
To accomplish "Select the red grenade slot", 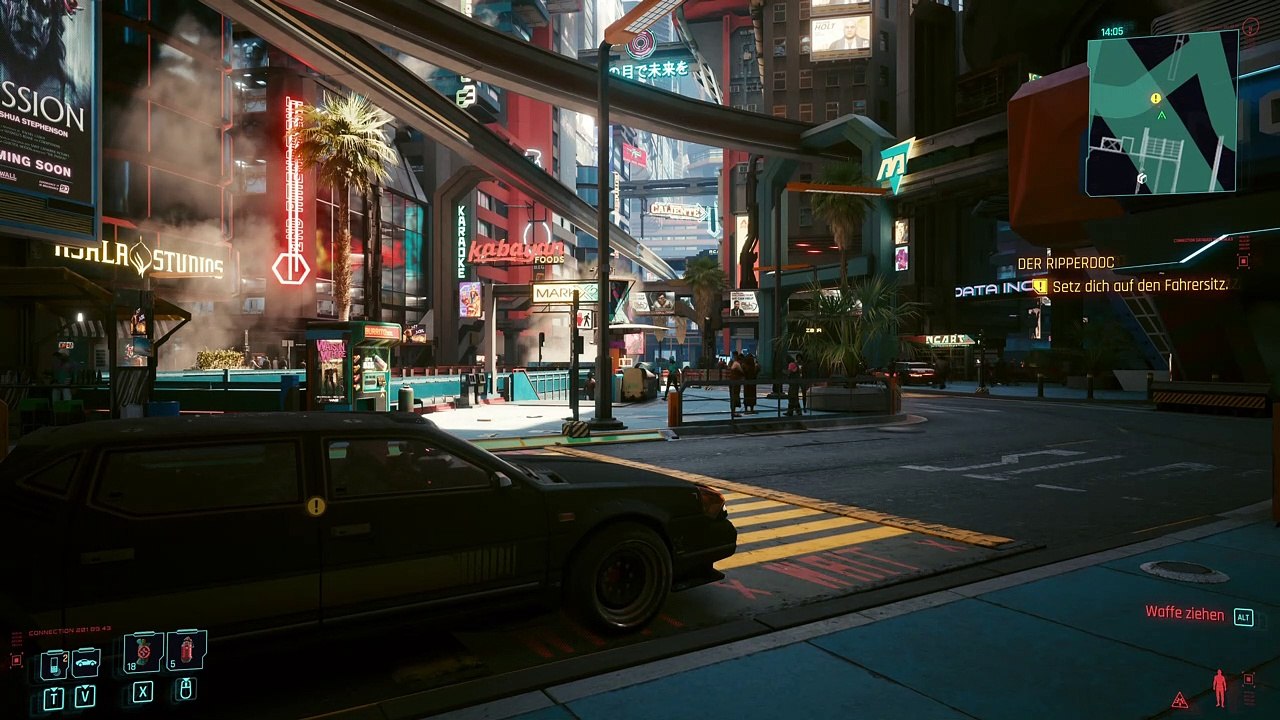I will 187,650.
